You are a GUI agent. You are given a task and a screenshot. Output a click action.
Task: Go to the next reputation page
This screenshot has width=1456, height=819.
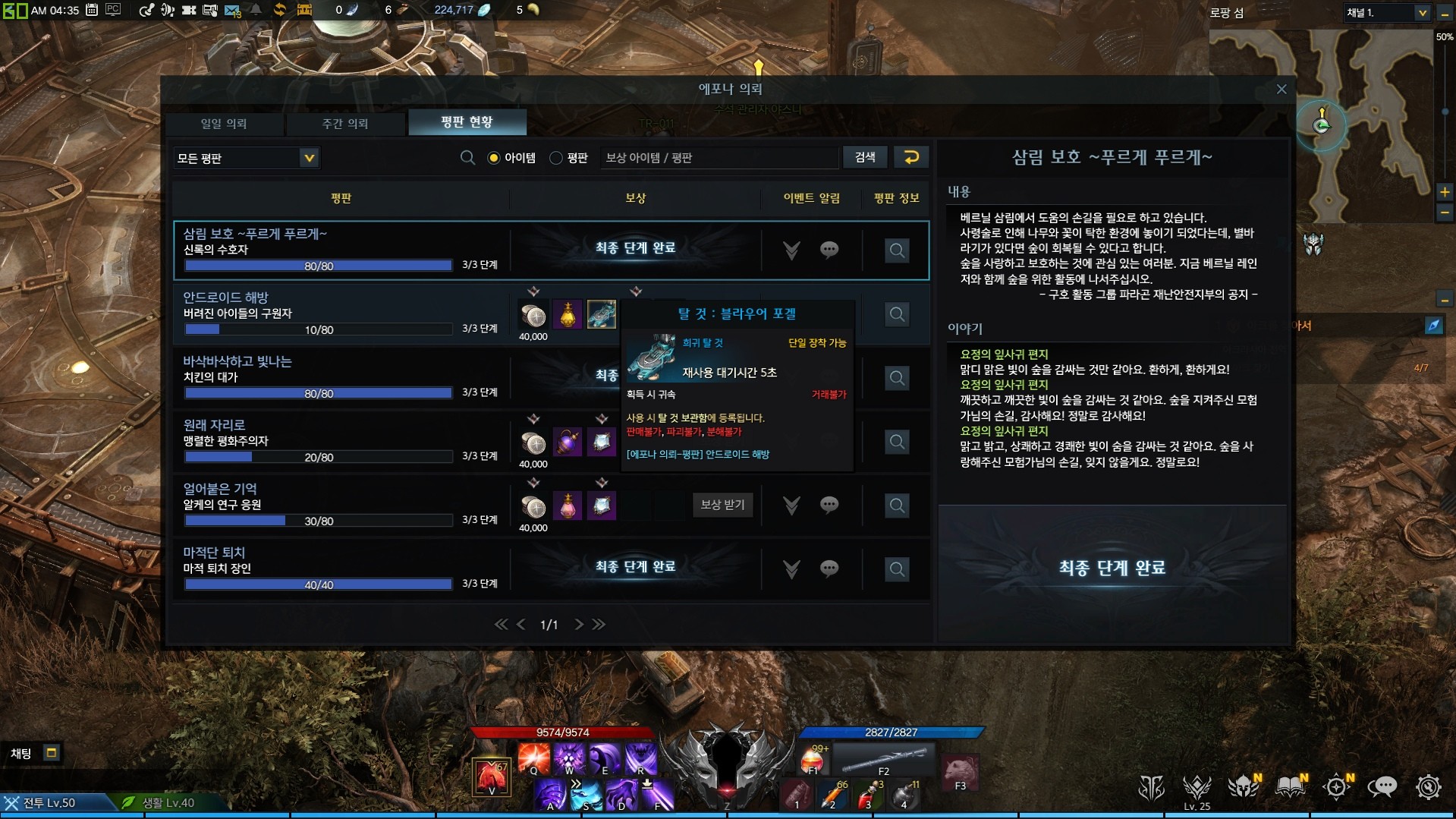(x=579, y=624)
